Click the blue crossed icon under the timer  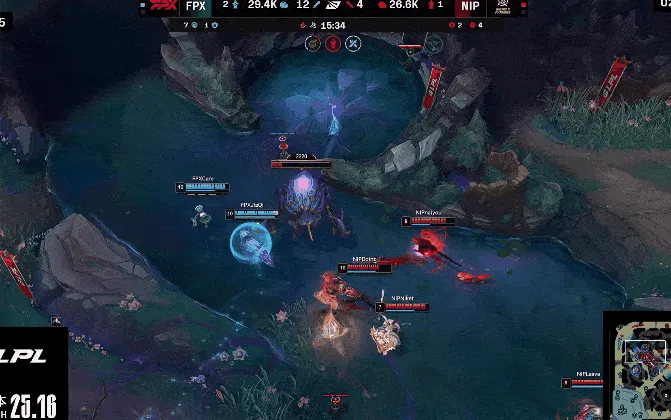coord(353,43)
